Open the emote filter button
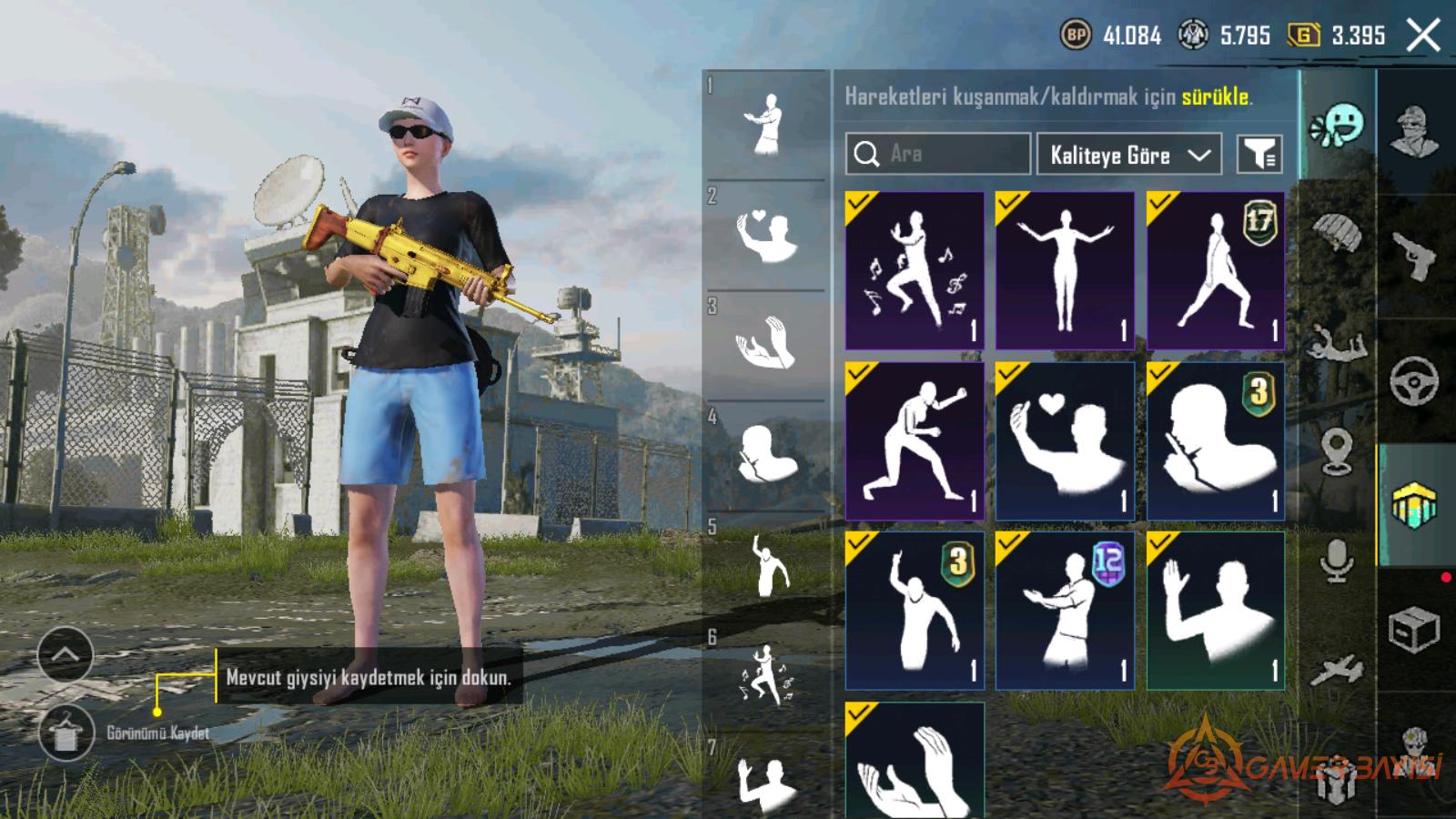1456x819 pixels. click(1259, 155)
